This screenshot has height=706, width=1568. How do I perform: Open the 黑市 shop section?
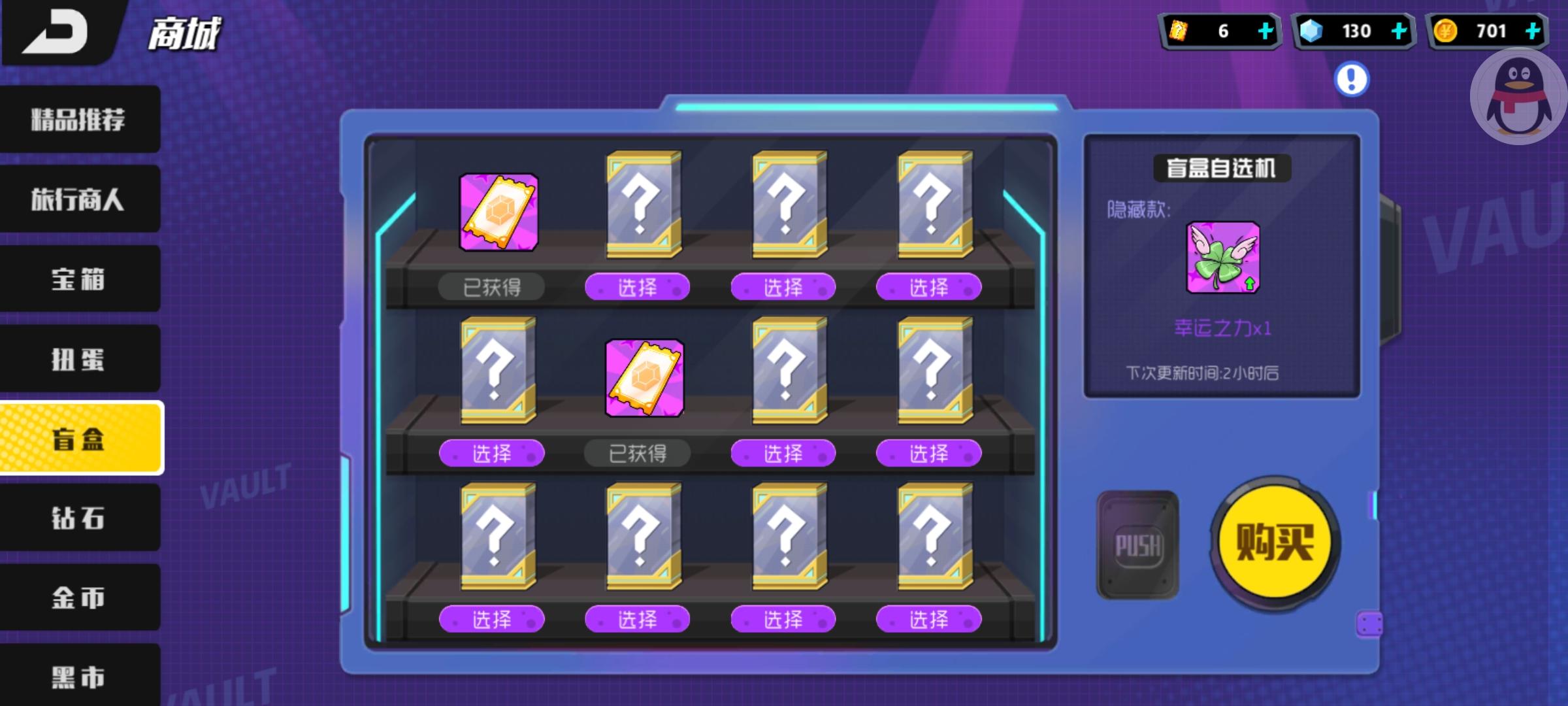[78, 677]
